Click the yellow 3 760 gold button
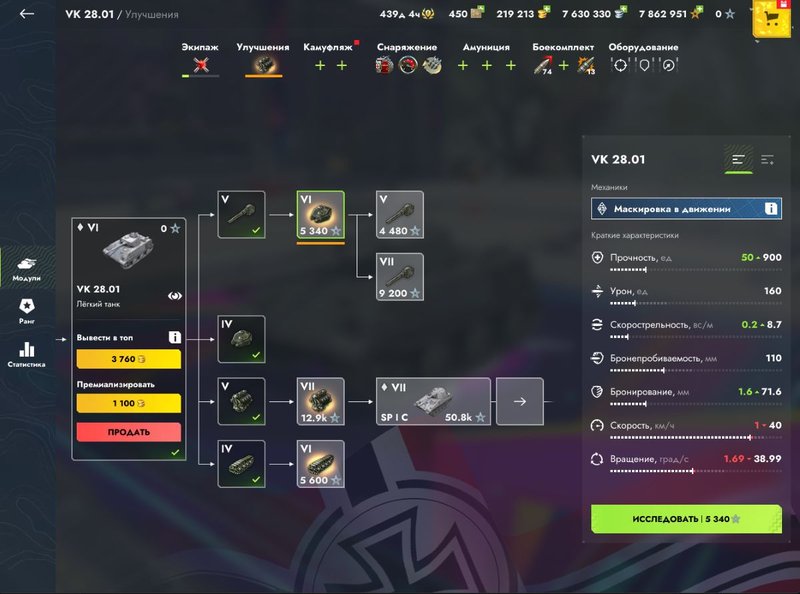The width and height of the screenshot is (800, 594). pos(128,360)
